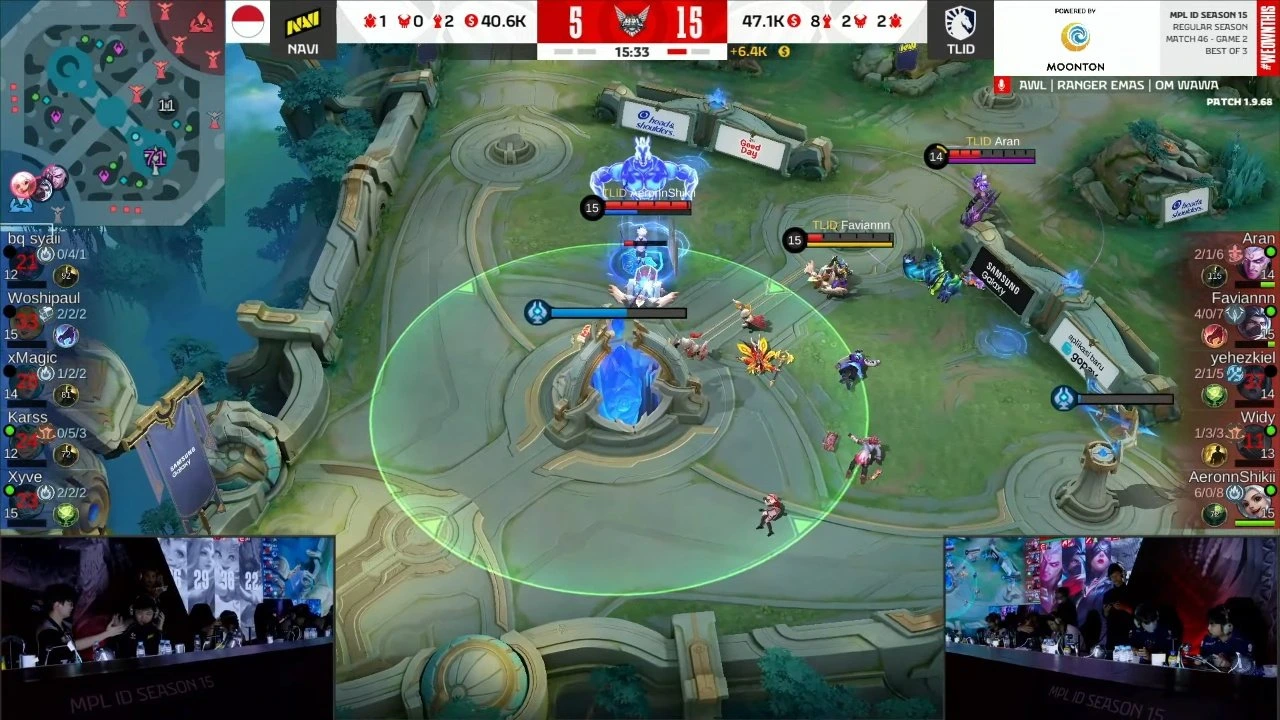
Task: Click Woshipaul's purple spell icon
Action: [x=66, y=333]
